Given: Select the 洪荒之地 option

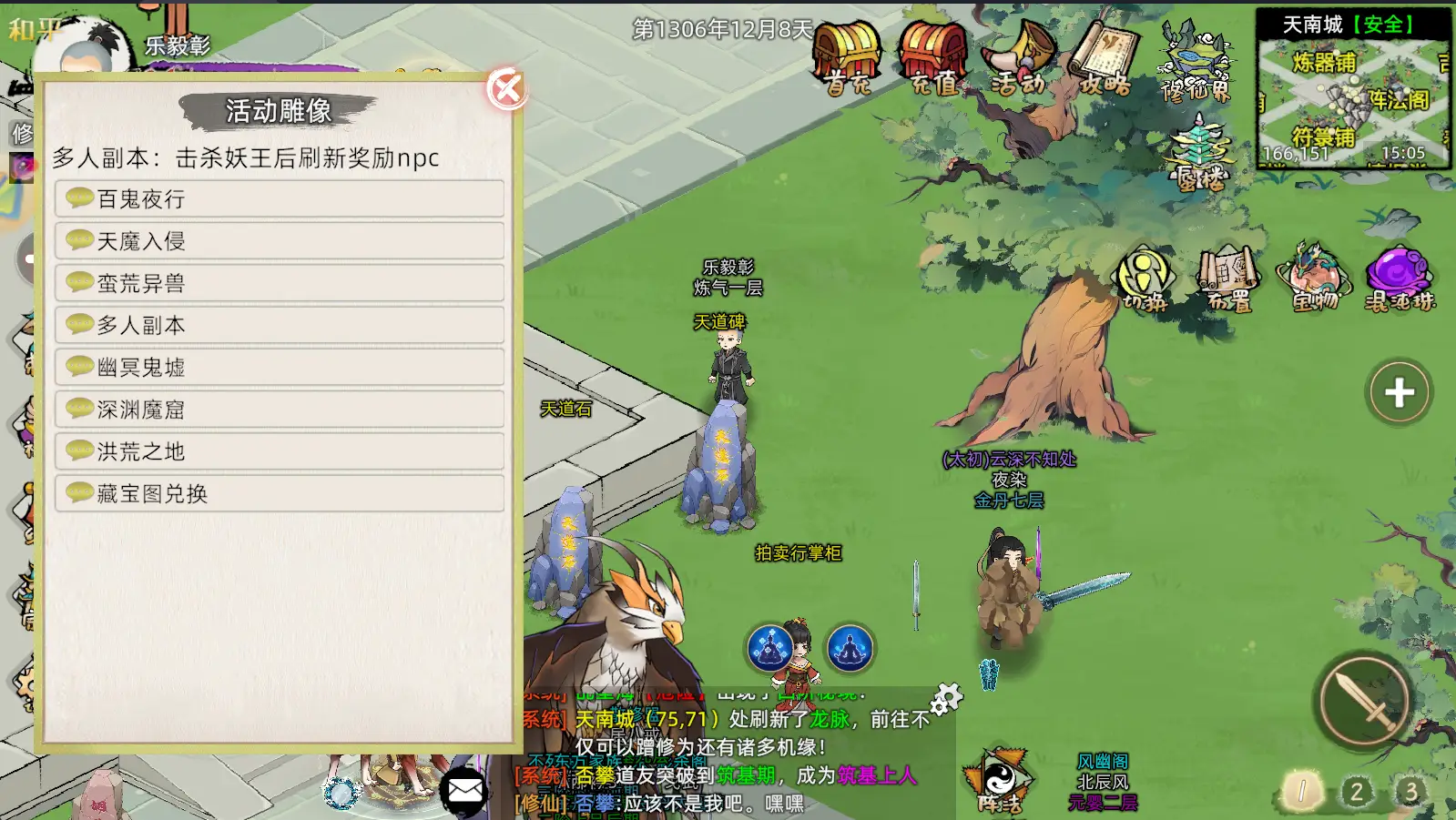Looking at the screenshot, I should coord(280,451).
